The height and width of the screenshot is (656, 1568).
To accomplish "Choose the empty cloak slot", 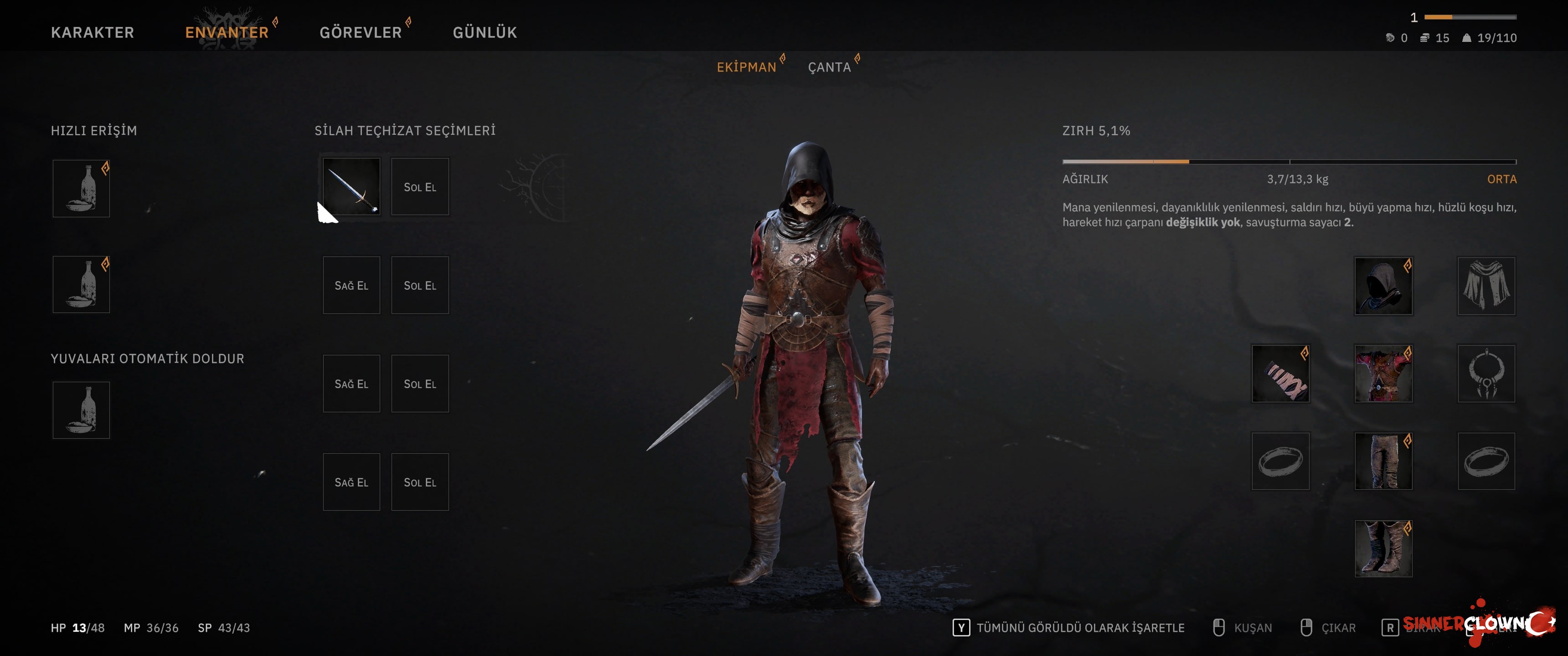I will click(1486, 286).
